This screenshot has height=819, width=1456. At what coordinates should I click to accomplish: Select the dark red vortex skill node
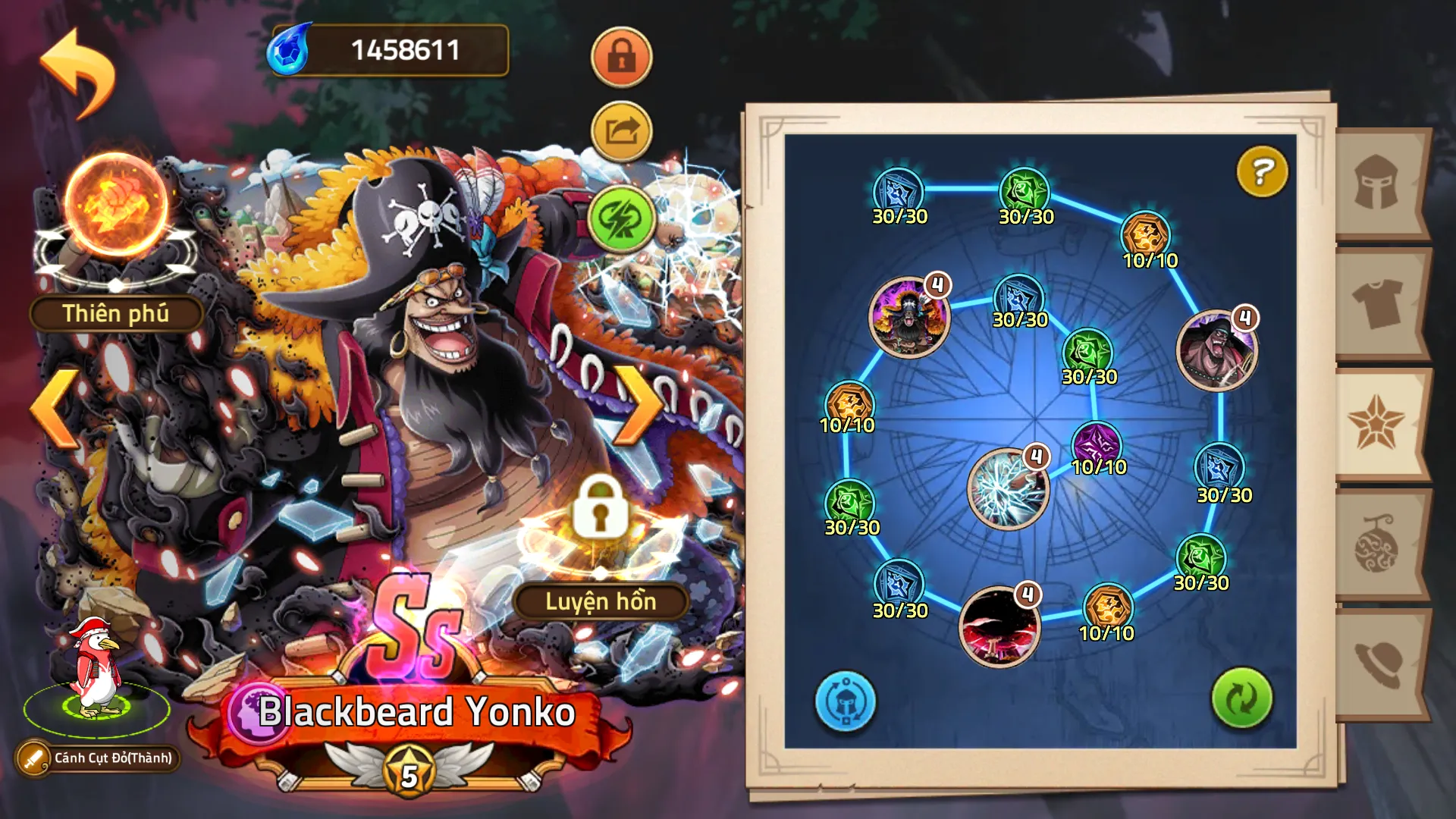(x=998, y=626)
